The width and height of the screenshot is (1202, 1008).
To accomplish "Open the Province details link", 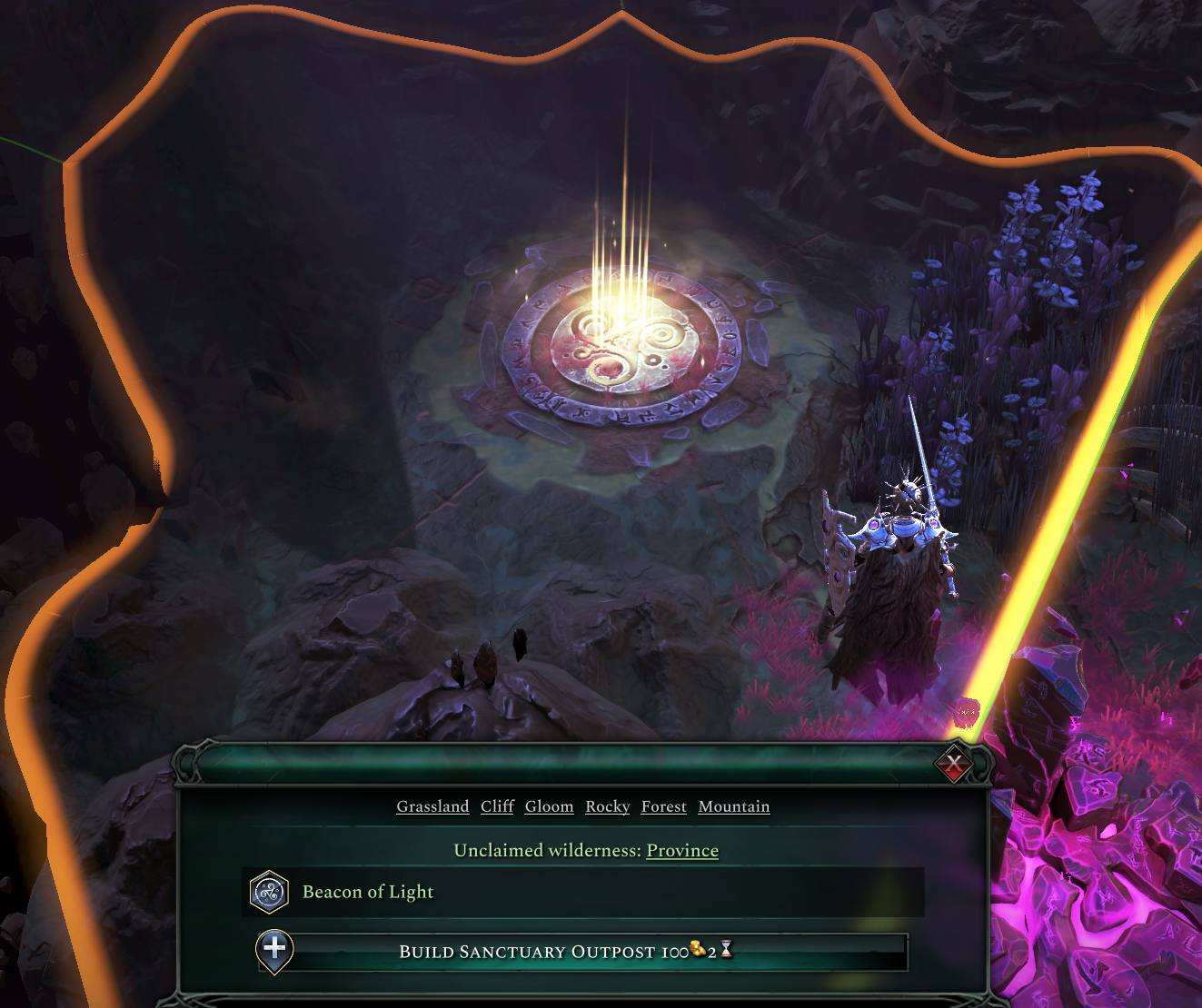I will (682, 851).
